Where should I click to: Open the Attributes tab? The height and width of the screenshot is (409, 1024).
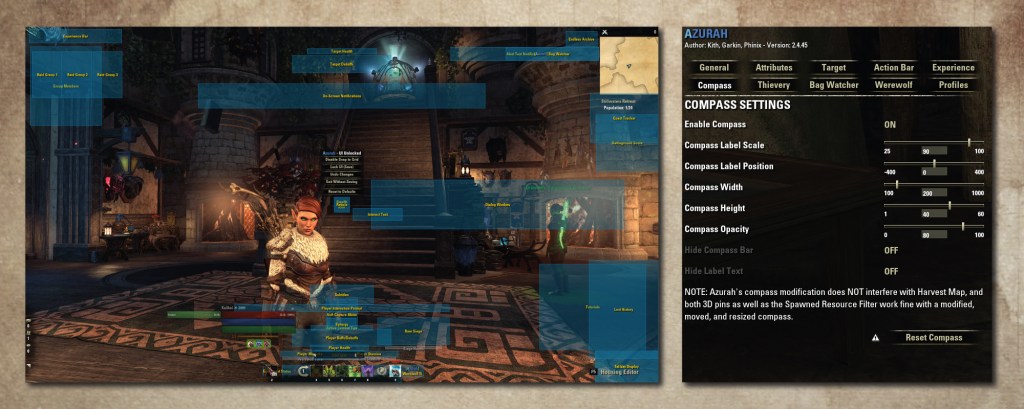774,67
